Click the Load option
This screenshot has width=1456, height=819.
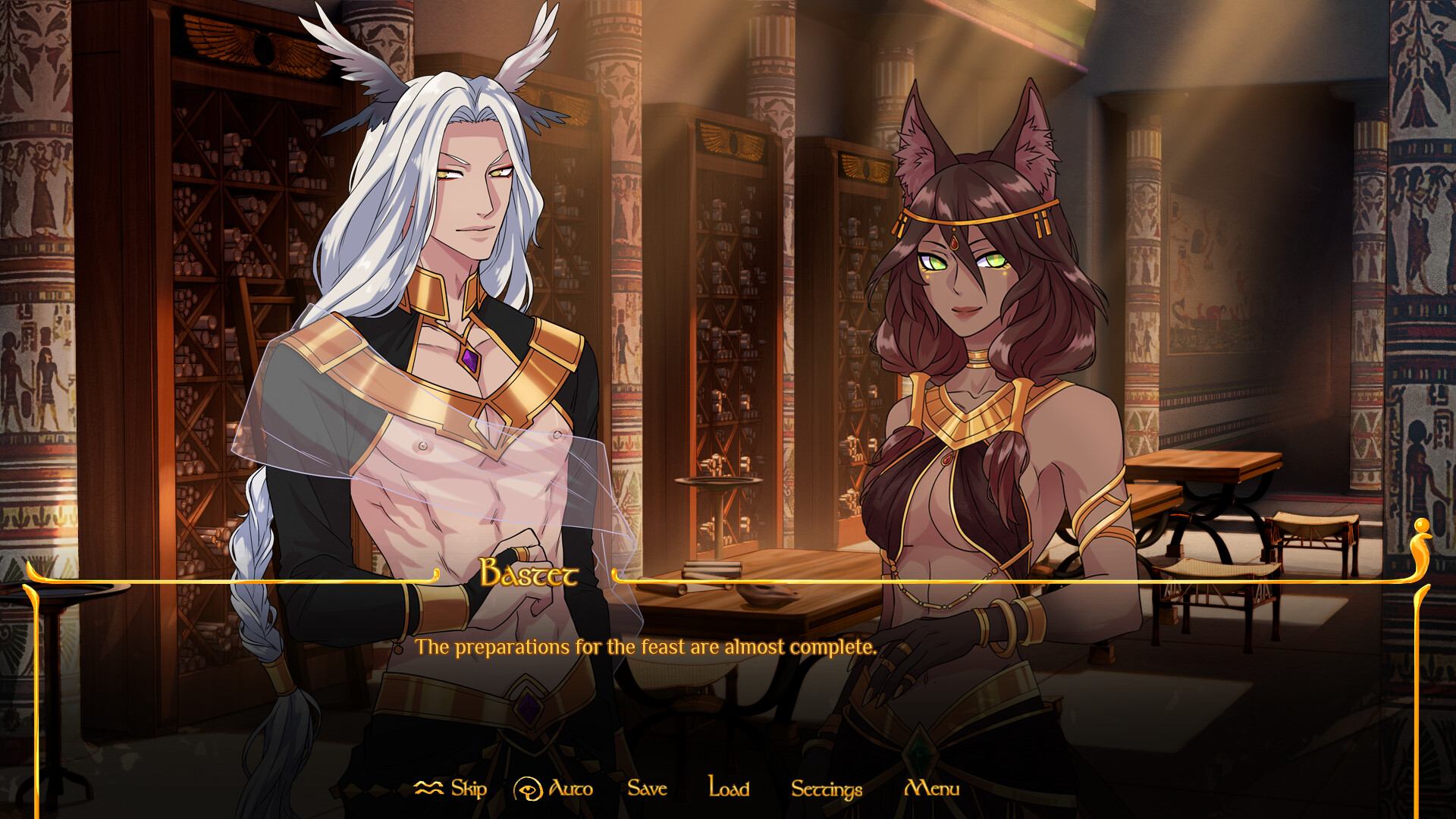726,789
